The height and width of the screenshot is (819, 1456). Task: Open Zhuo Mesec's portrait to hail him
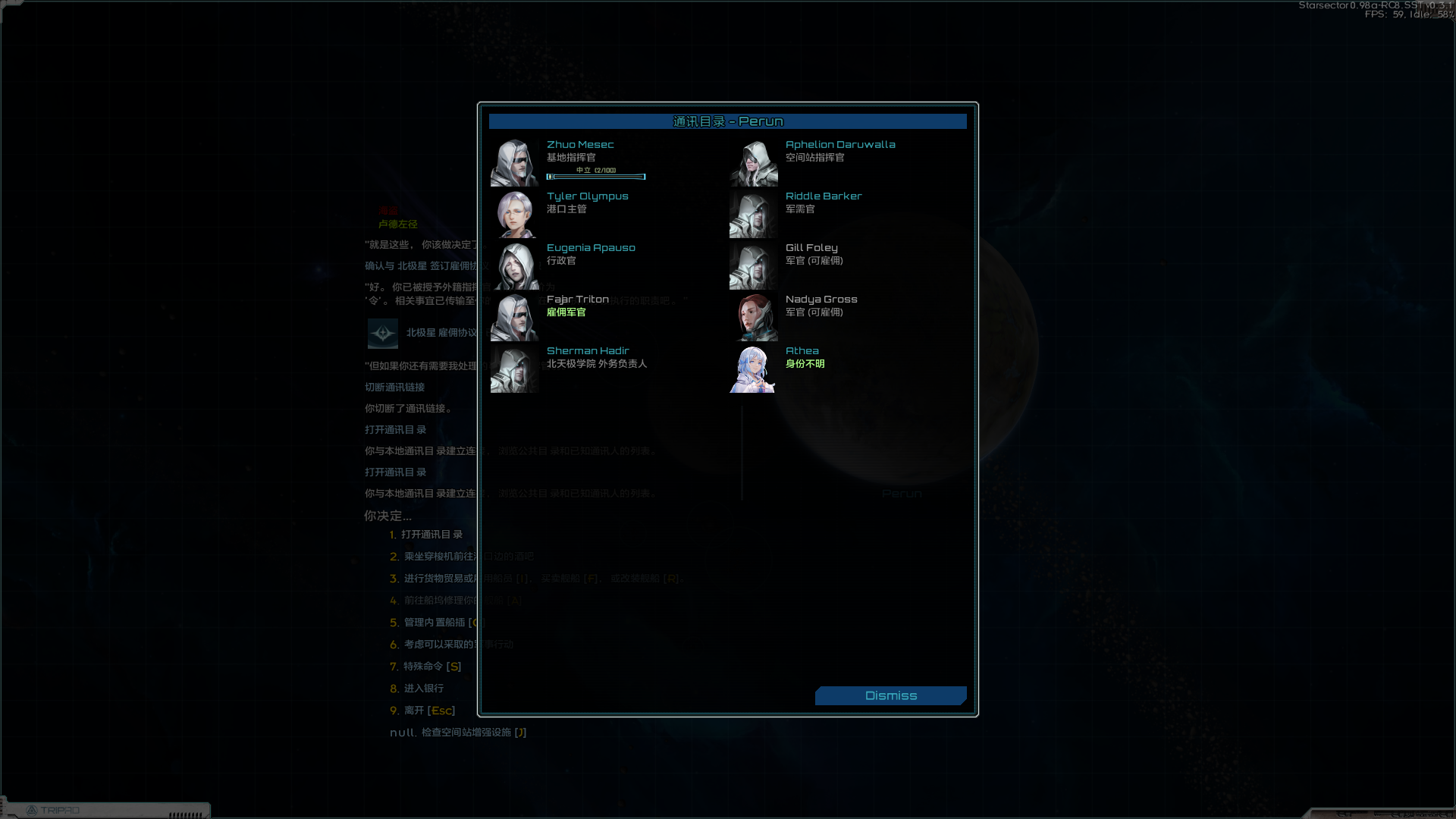[x=514, y=162]
